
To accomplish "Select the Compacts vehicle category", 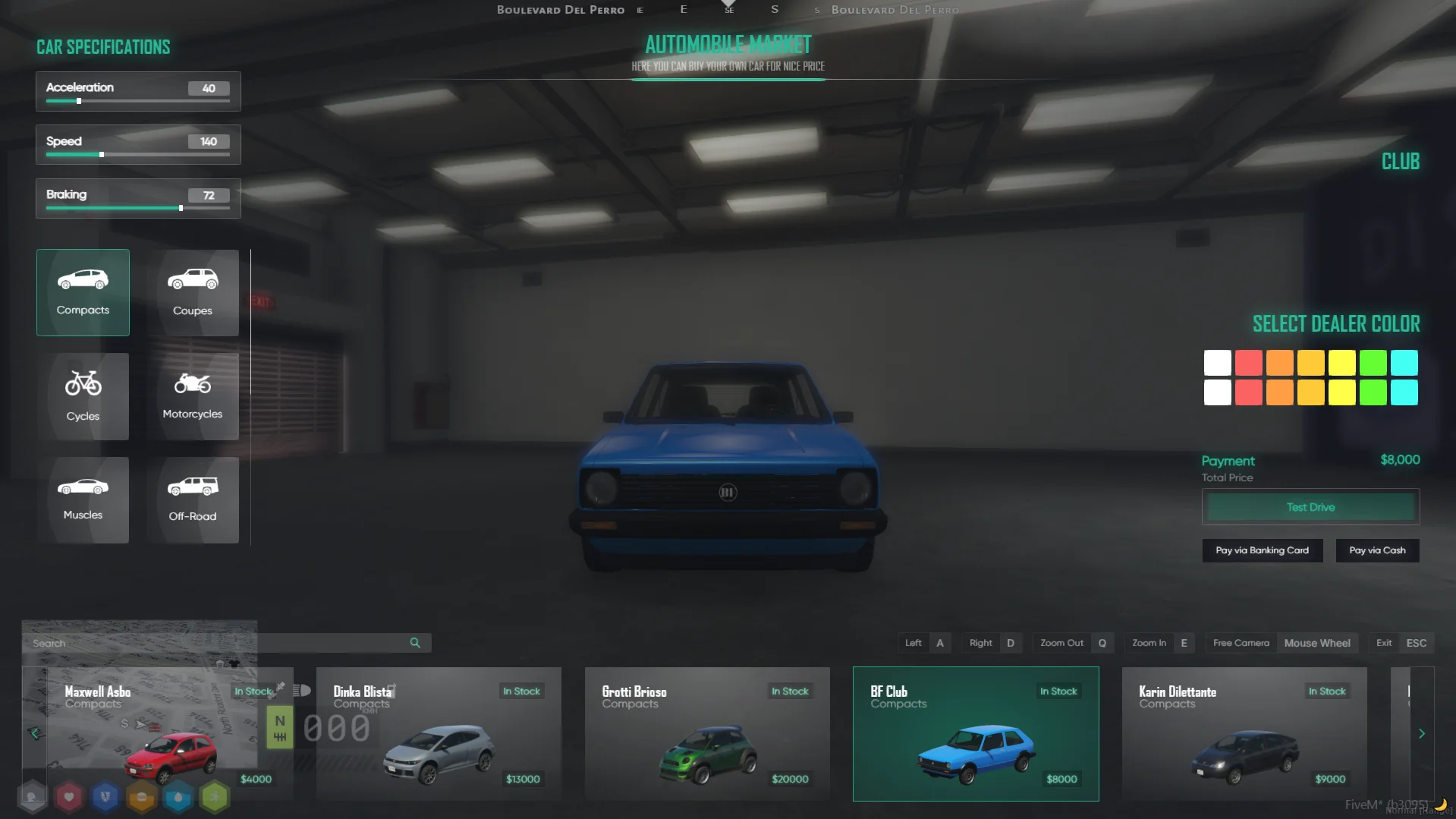I will [x=83, y=292].
